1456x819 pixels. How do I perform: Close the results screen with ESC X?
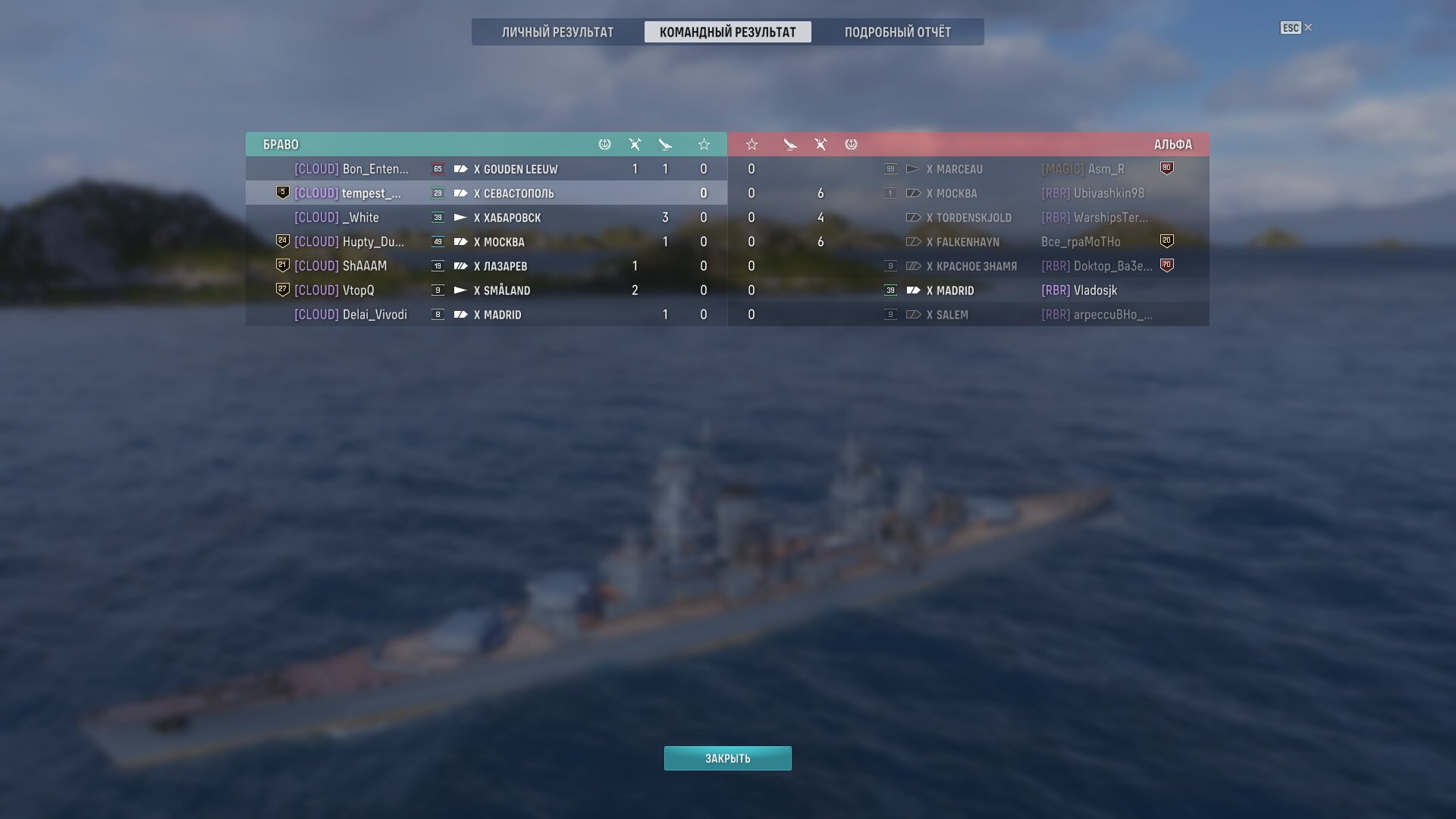click(1296, 28)
